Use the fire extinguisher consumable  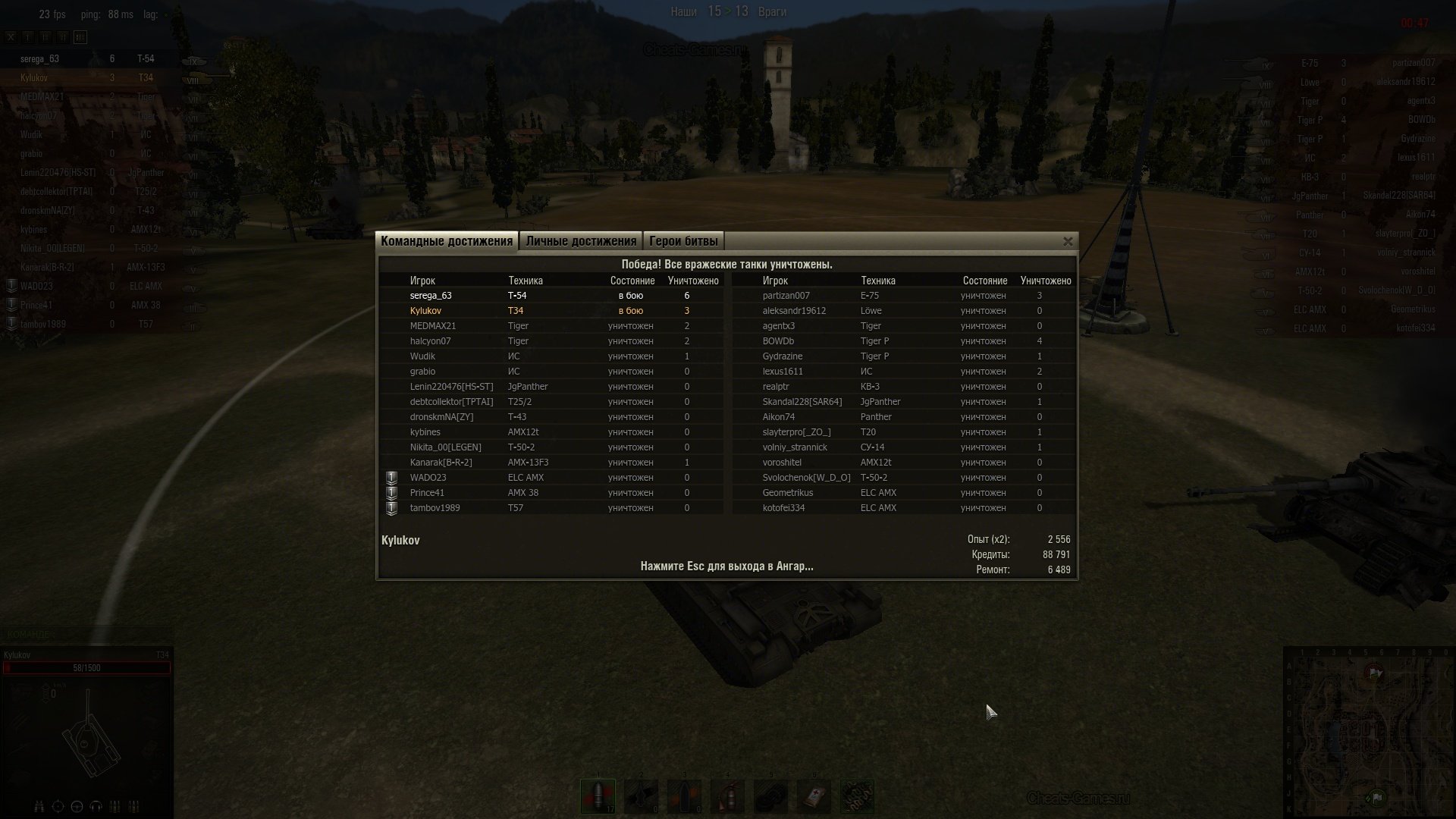coord(727,796)
